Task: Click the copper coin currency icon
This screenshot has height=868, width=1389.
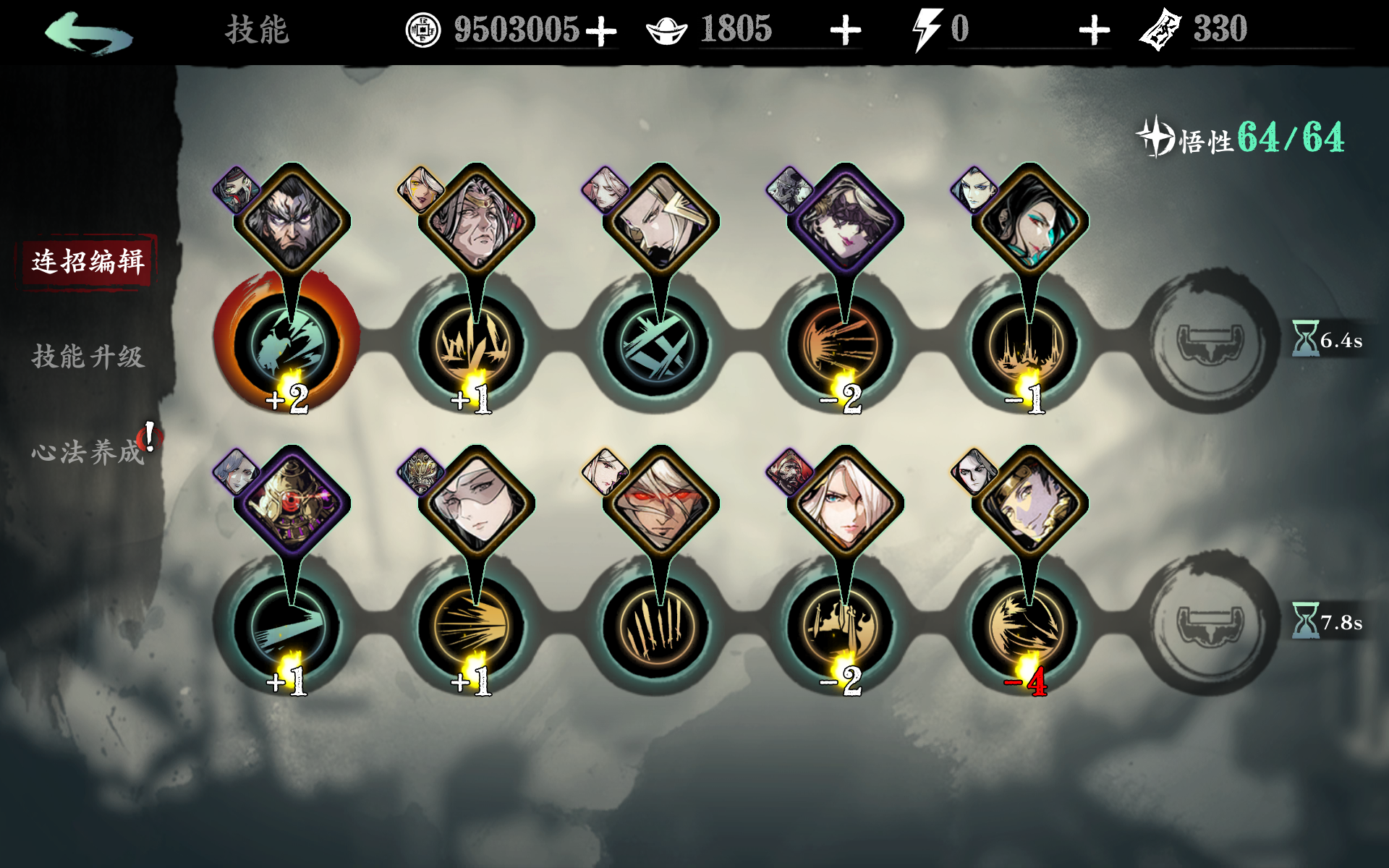Action: point(423,30)
